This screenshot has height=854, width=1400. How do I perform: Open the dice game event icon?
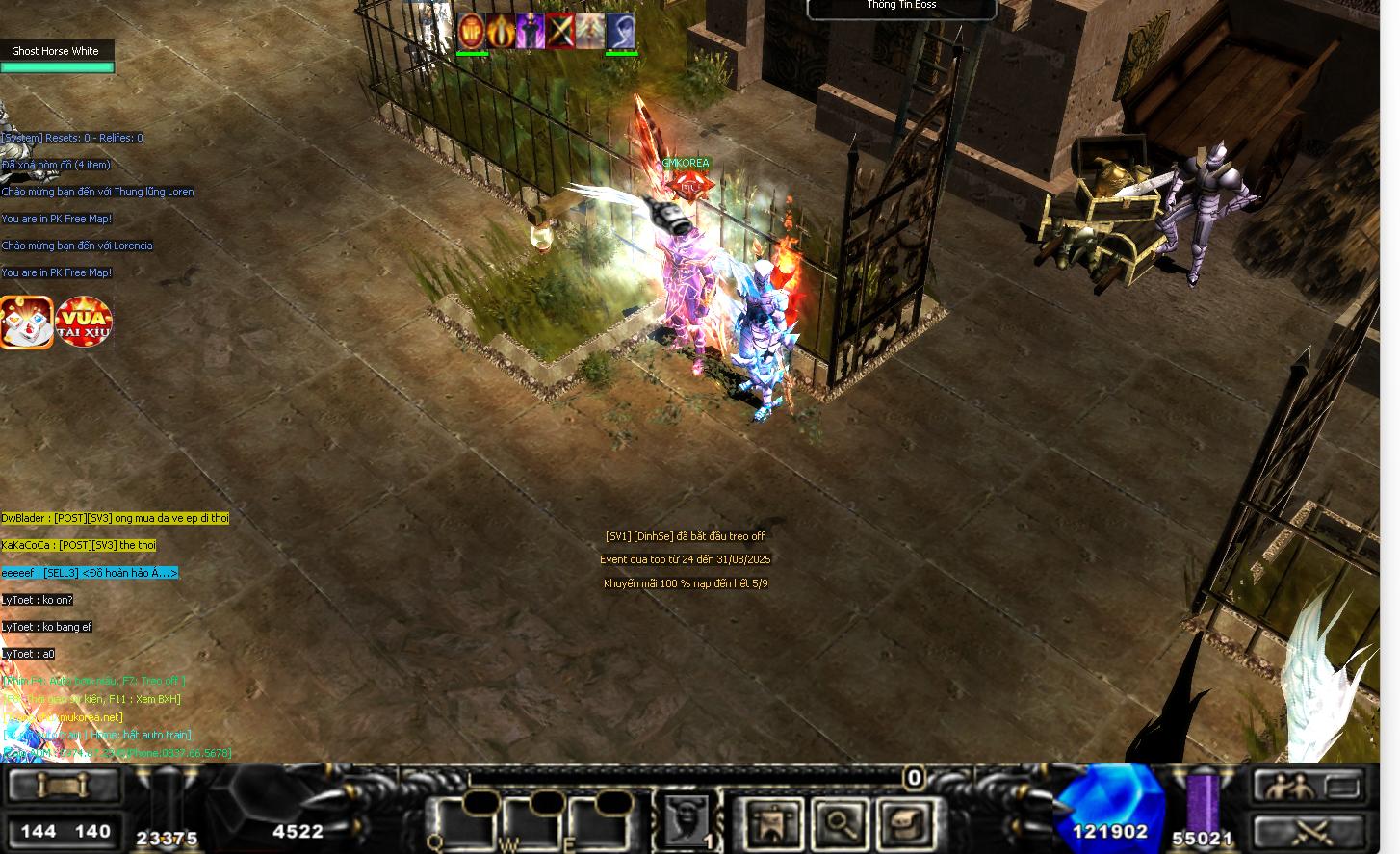point(26,322)
